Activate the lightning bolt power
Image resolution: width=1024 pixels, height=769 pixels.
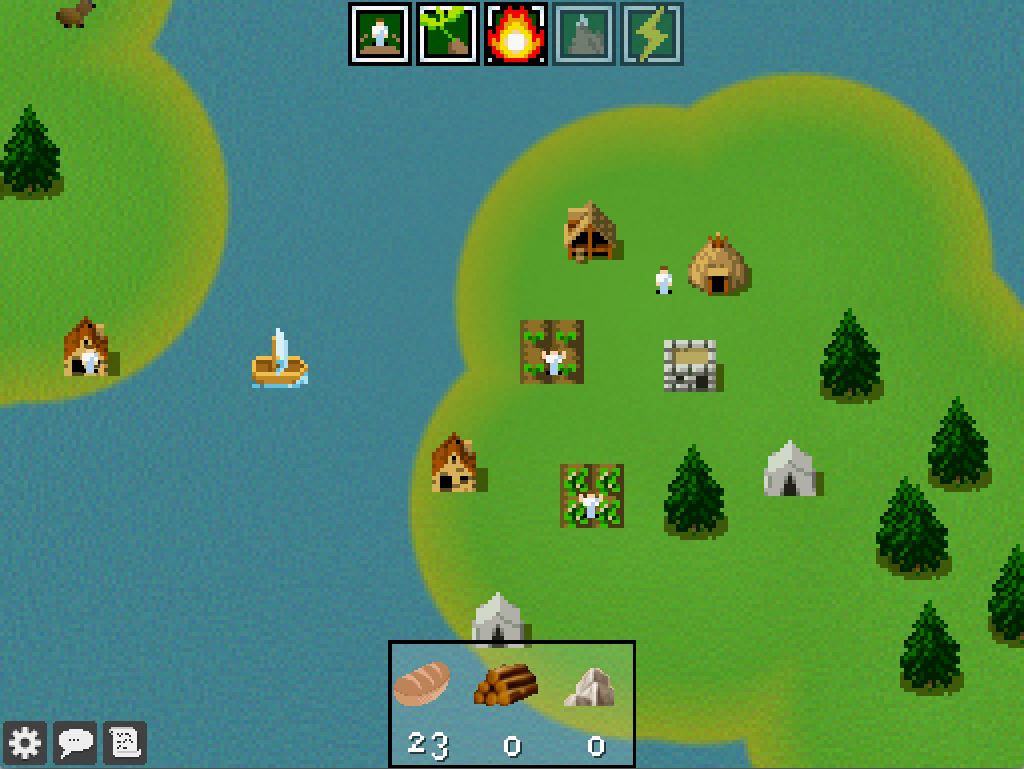pos(652,34)
